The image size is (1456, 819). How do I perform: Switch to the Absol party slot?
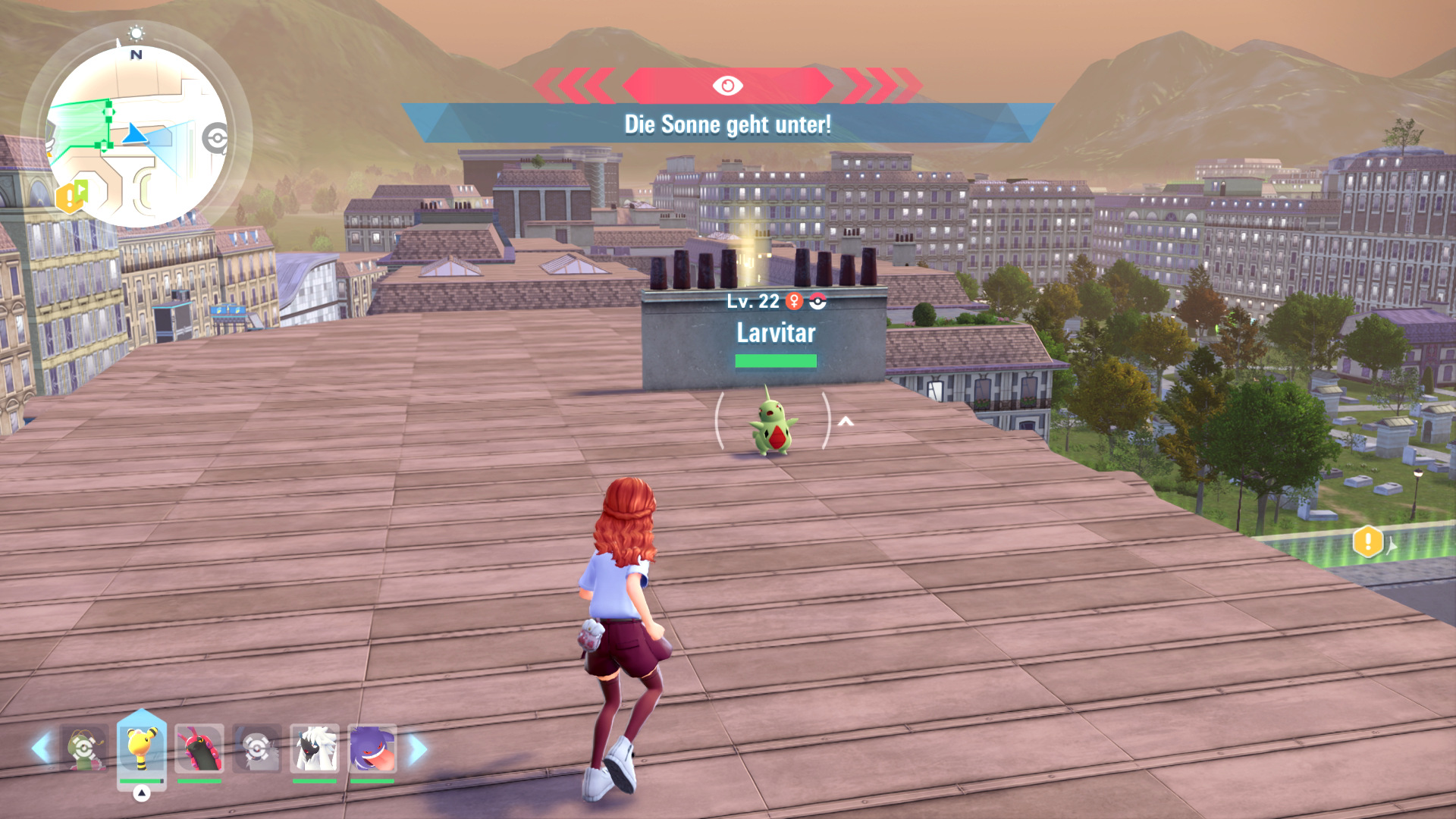[x=315, y=748]
